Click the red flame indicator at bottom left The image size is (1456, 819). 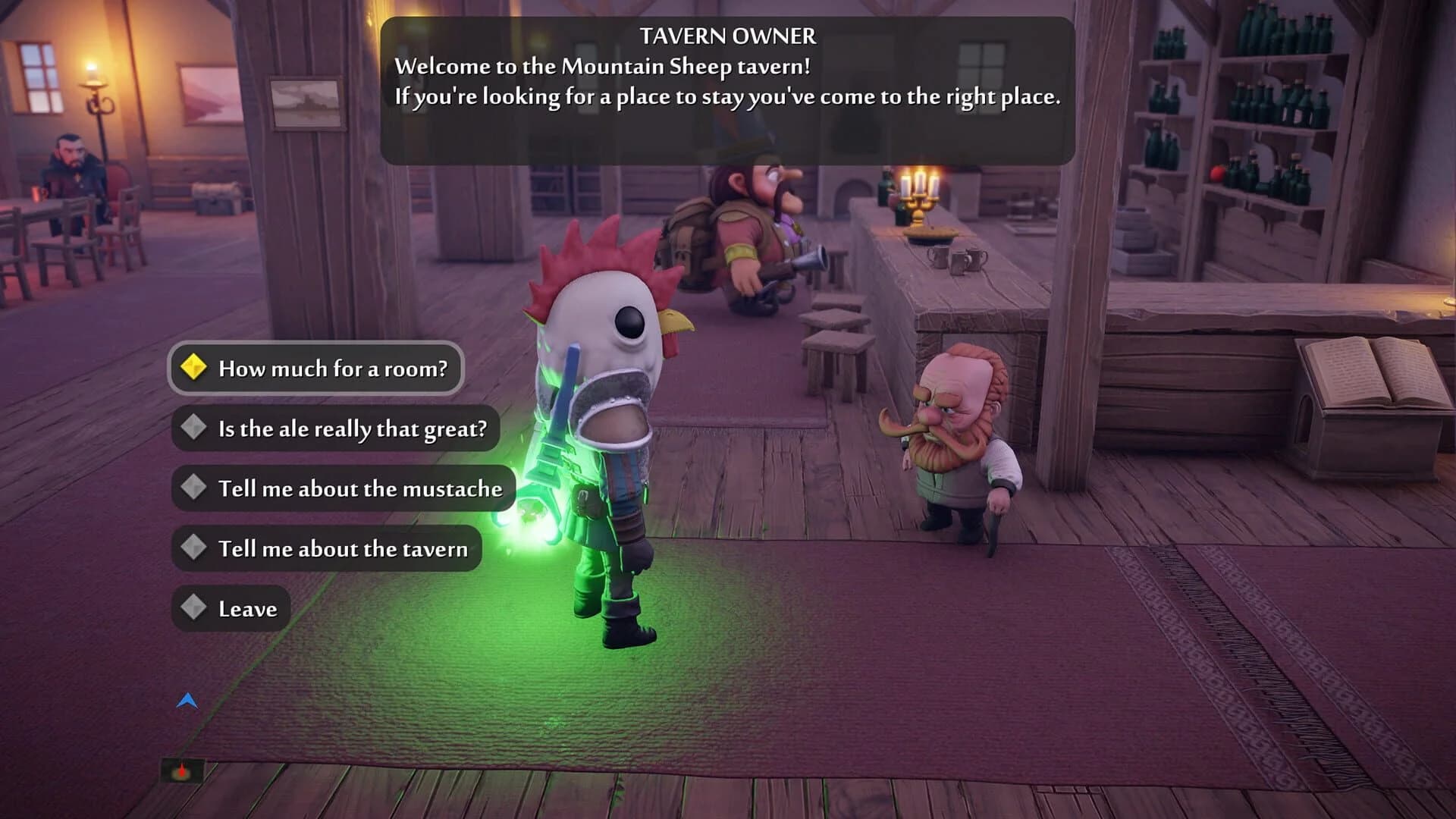[x=182, y=770]
